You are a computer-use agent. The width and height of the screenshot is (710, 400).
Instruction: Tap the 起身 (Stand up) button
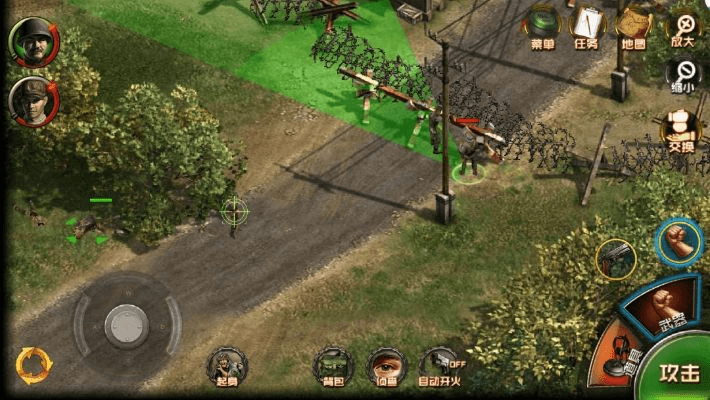(x=226, y=366)
